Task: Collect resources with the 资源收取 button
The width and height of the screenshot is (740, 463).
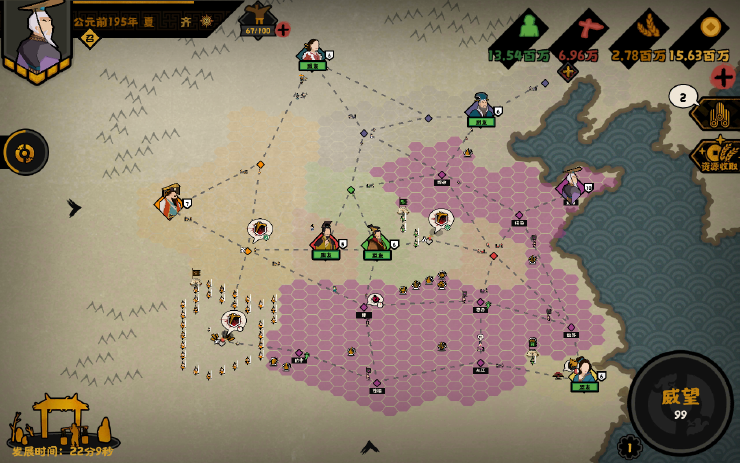Action: point(717,154)
